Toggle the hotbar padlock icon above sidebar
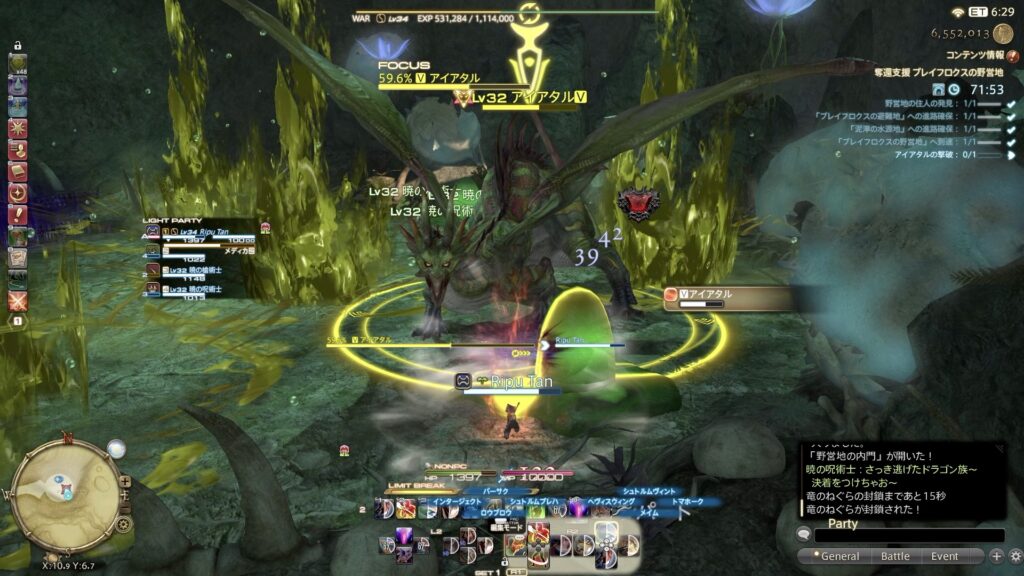Image resolution: width=1024 pixels, height=576 pixels. (17, 46)
